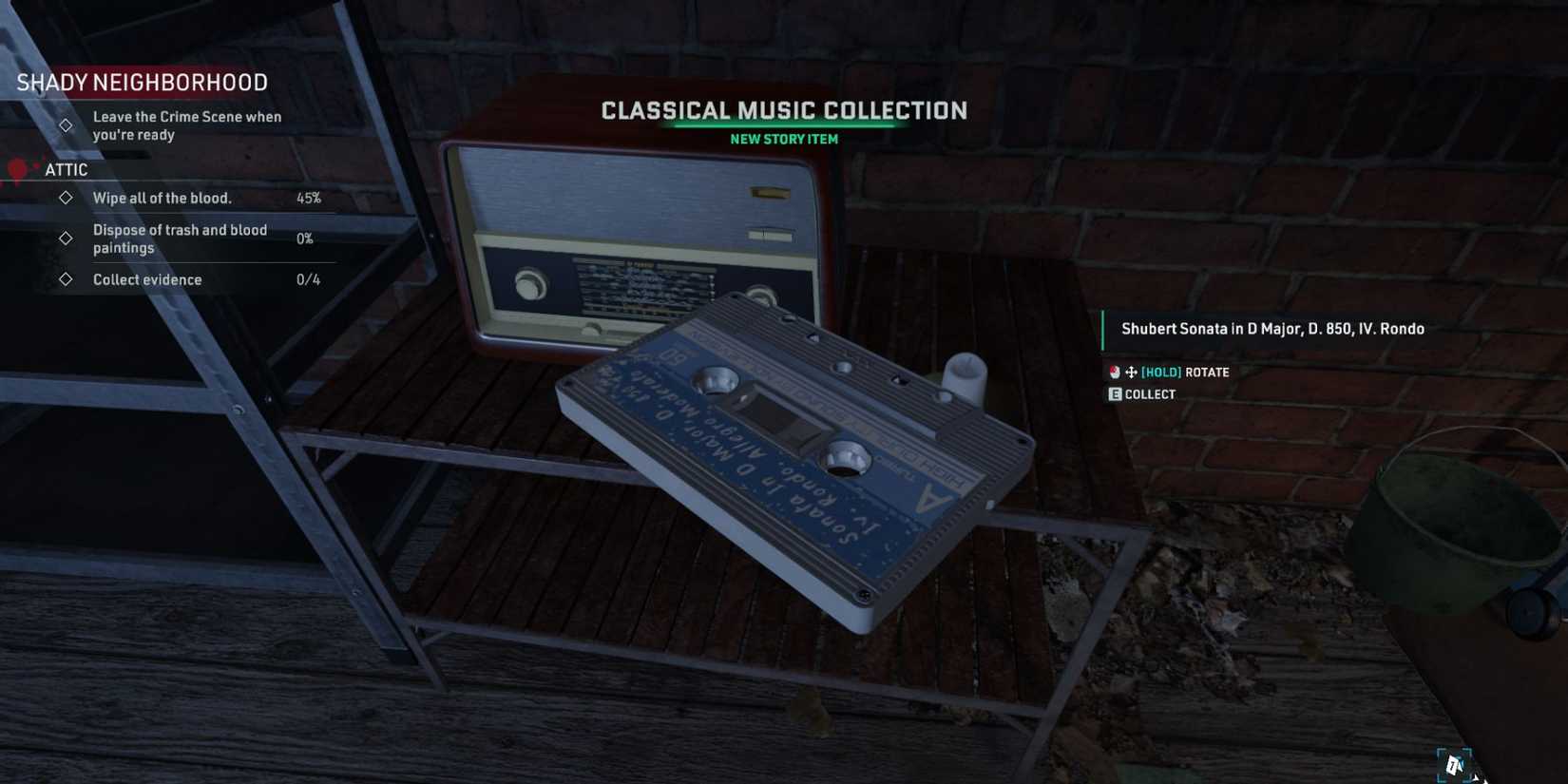Click the diamond beside Collect evidence

(65, 278)
